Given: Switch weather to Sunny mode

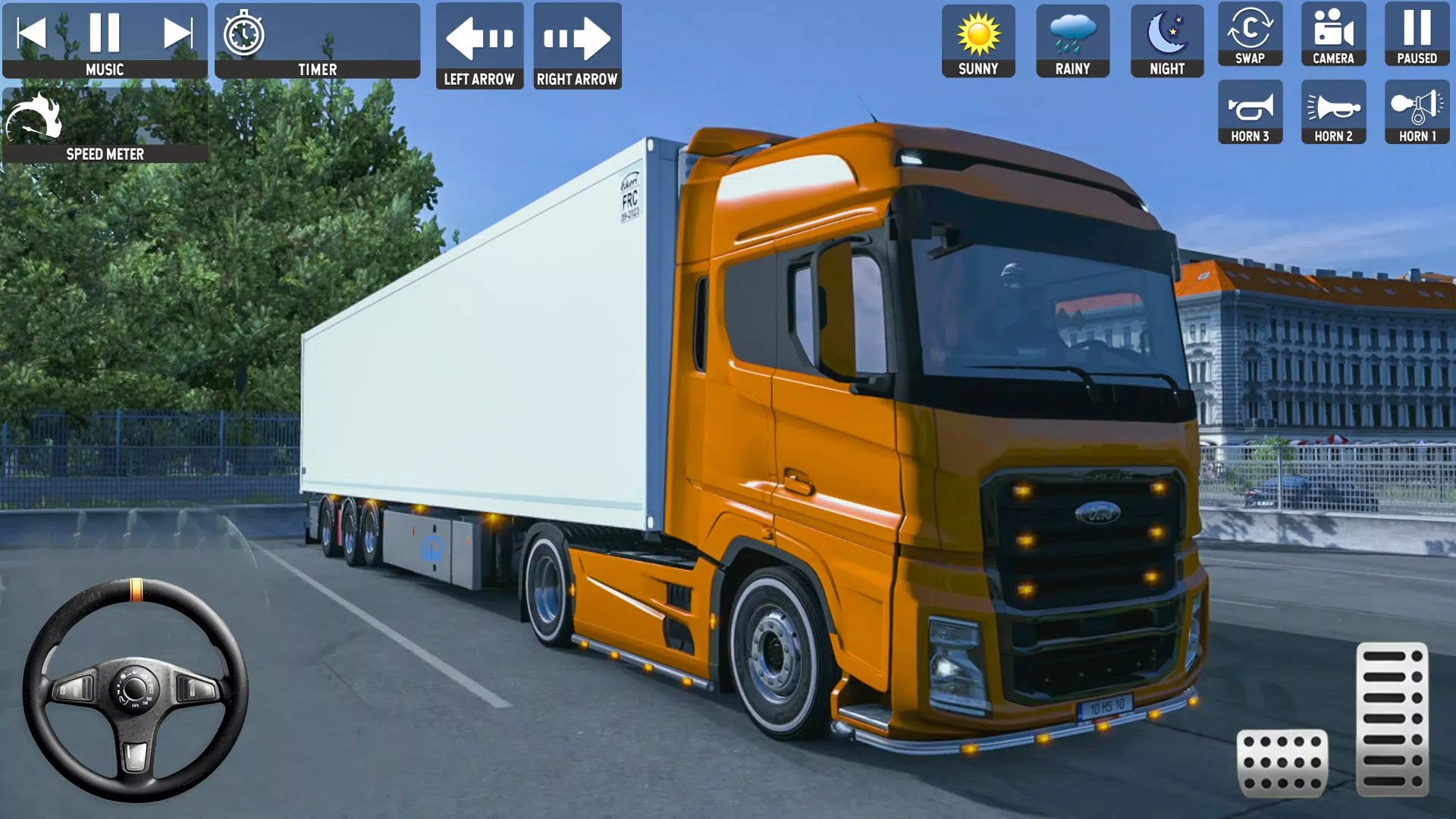Looking at the screenshot, I should (977, 34).
